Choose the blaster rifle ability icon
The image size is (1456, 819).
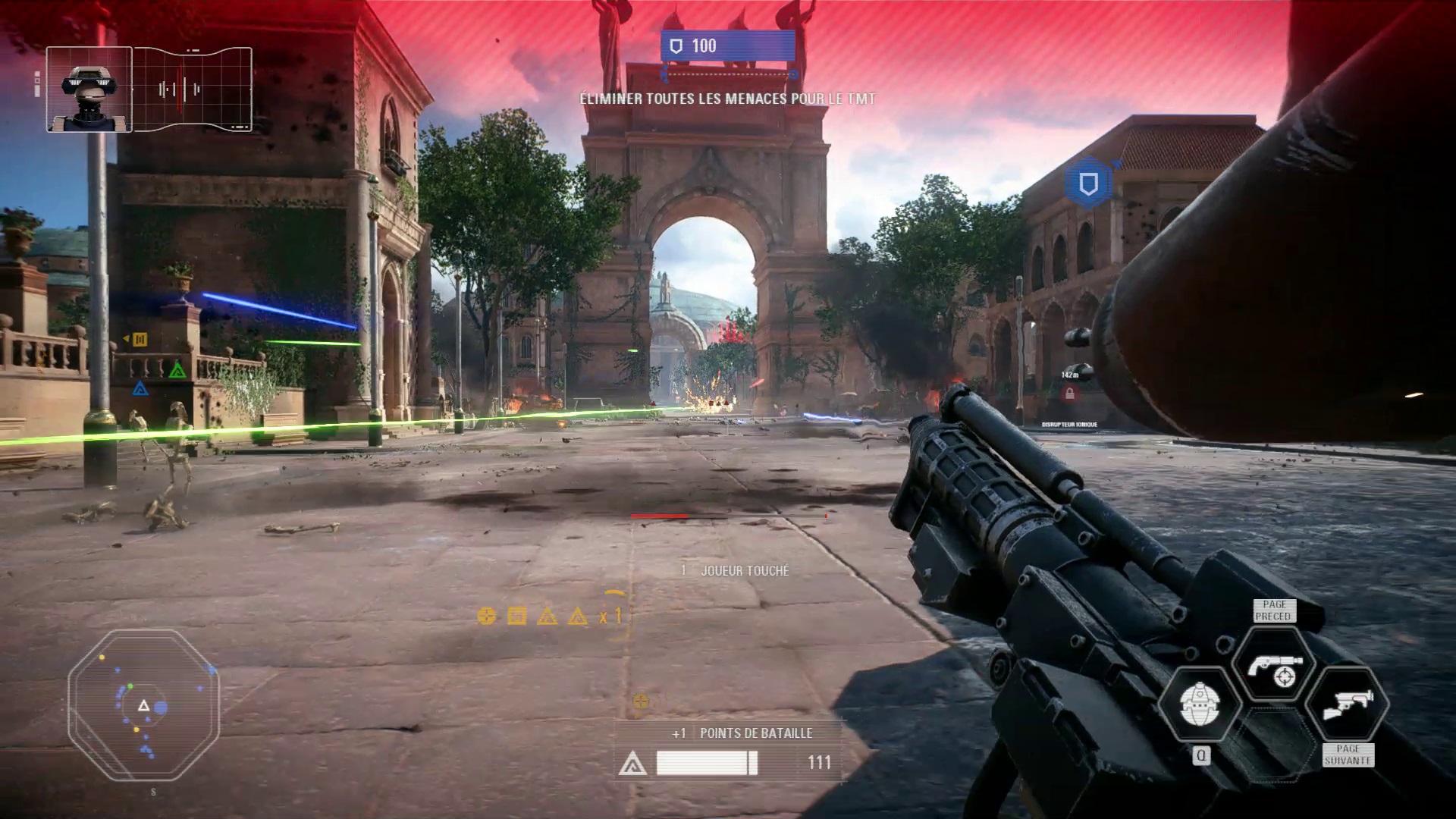1347,704
